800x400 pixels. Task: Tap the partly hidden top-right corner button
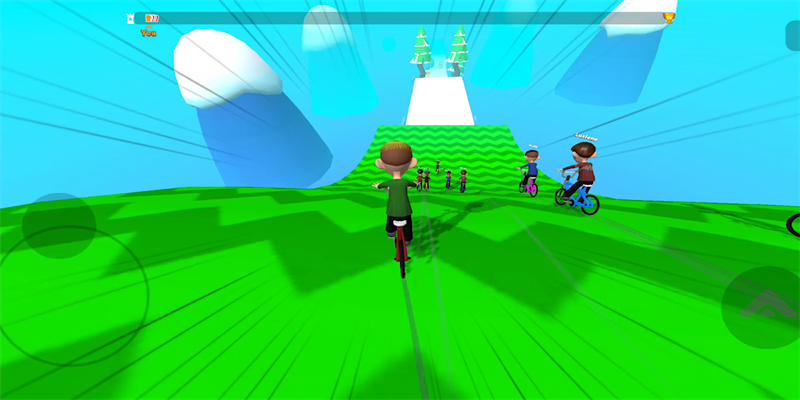click(x=793, y=35)
